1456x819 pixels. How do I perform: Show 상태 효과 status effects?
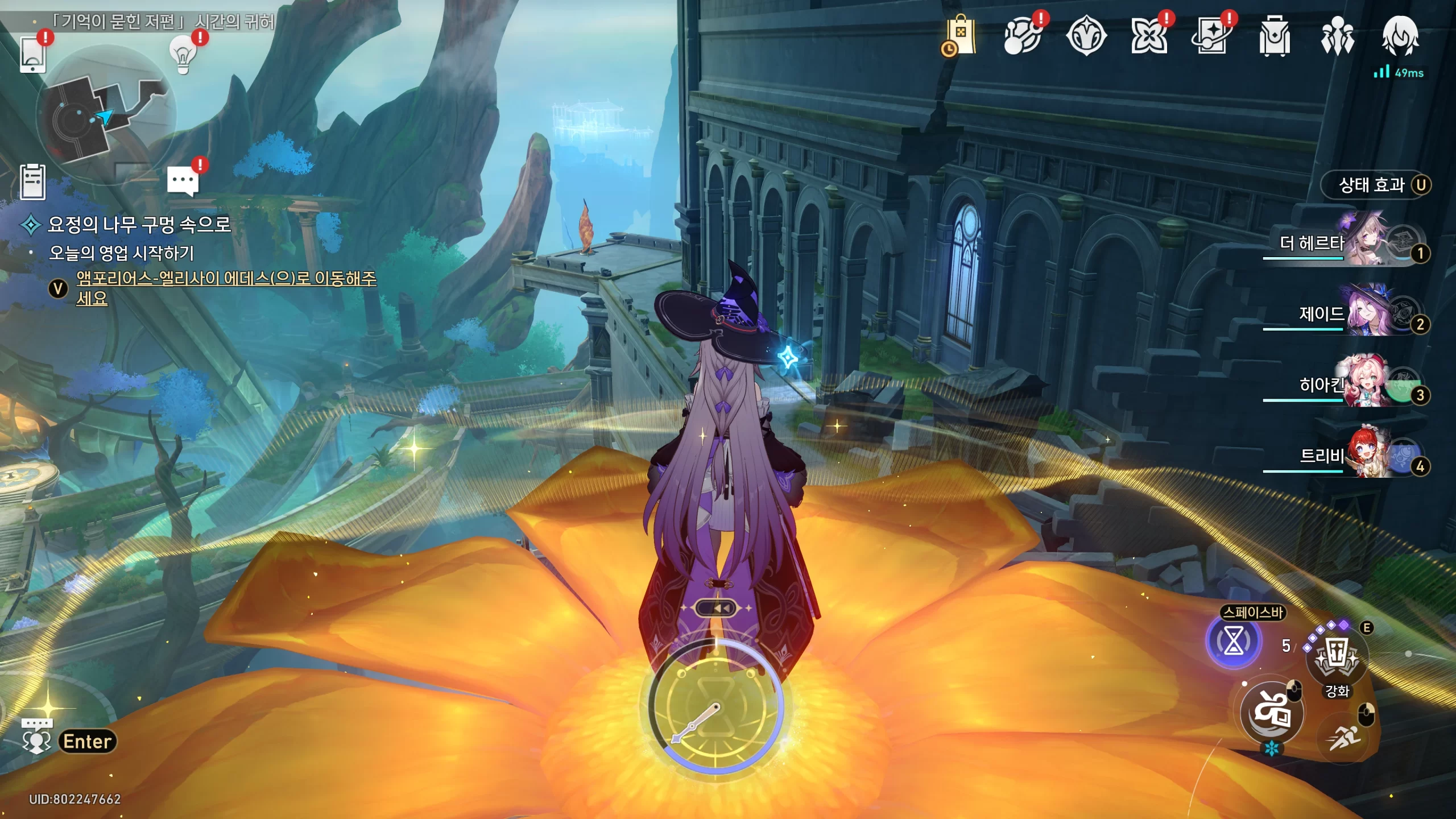click(x=1375, y=185)
